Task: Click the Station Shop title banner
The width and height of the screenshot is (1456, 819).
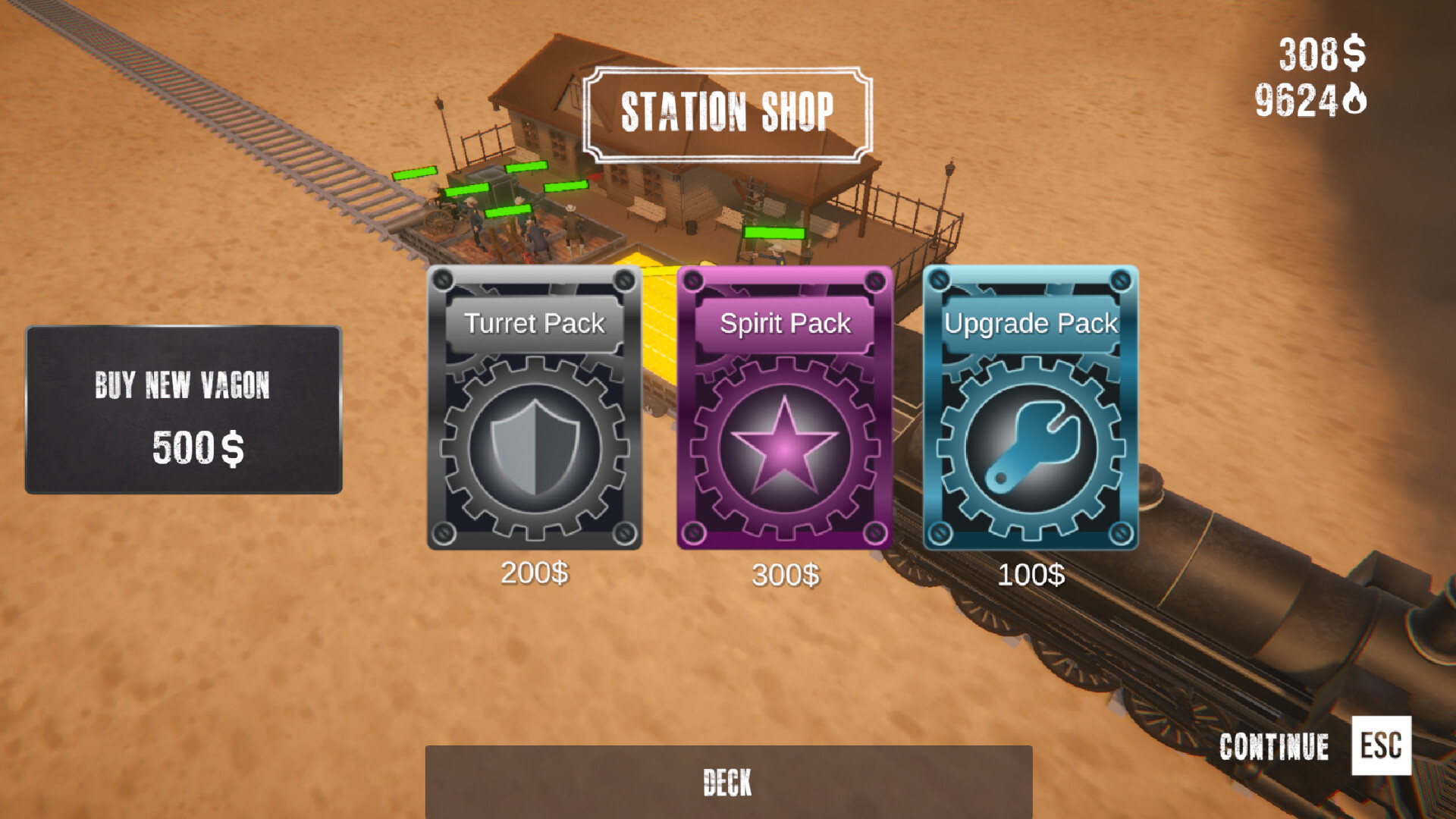Action: click(x=728, y=111)
